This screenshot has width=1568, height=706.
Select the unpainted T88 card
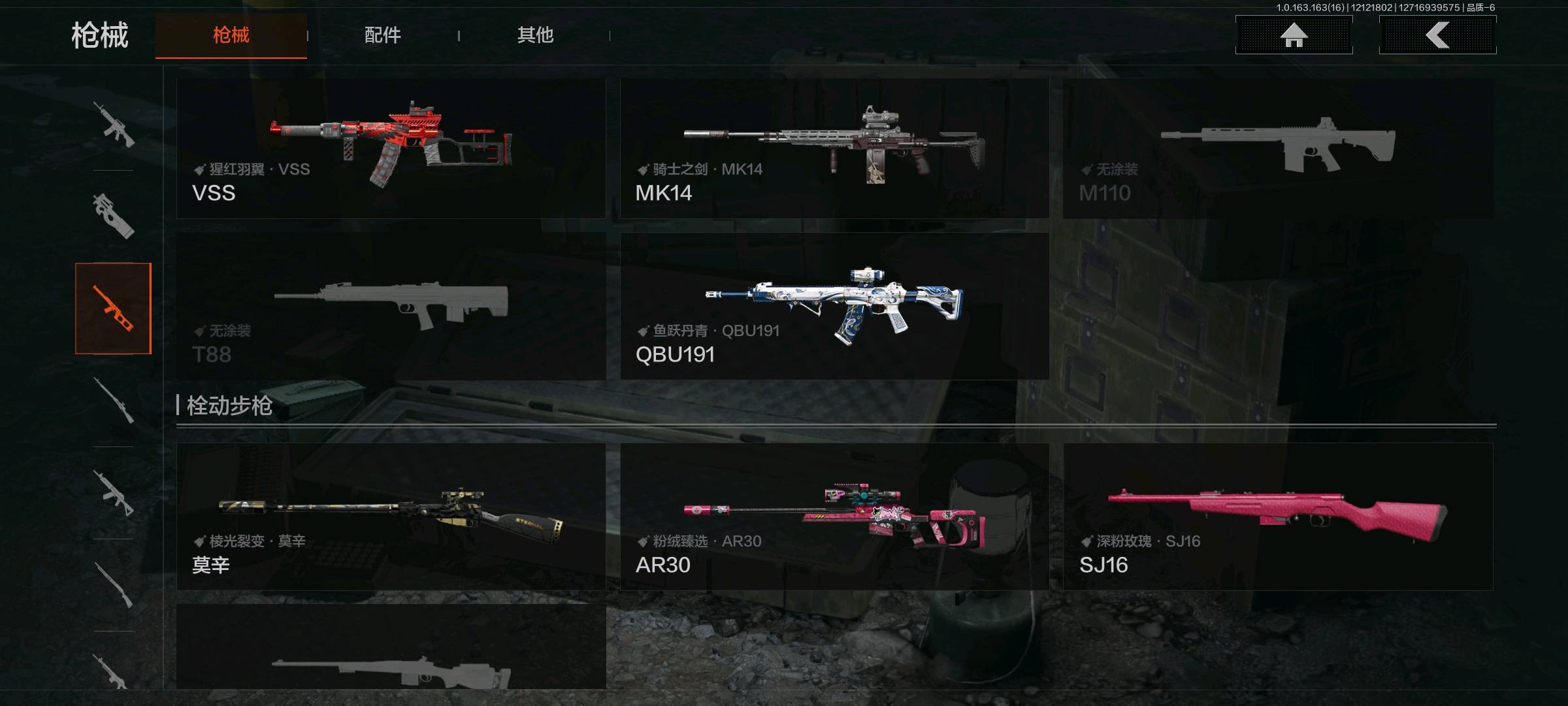pyautogui.click(x=391, y=306)
